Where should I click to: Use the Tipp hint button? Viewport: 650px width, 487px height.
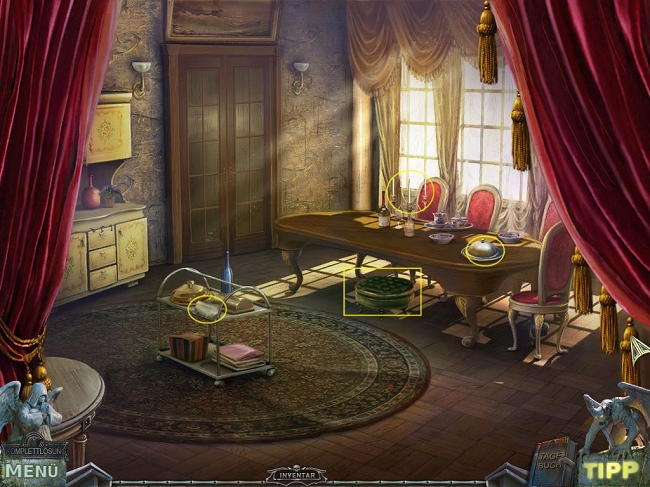(611, 470)
